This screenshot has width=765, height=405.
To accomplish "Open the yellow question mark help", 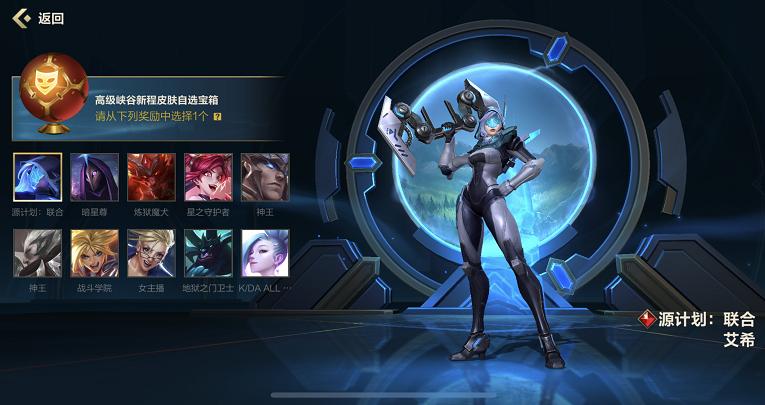I will coord(217,116).
